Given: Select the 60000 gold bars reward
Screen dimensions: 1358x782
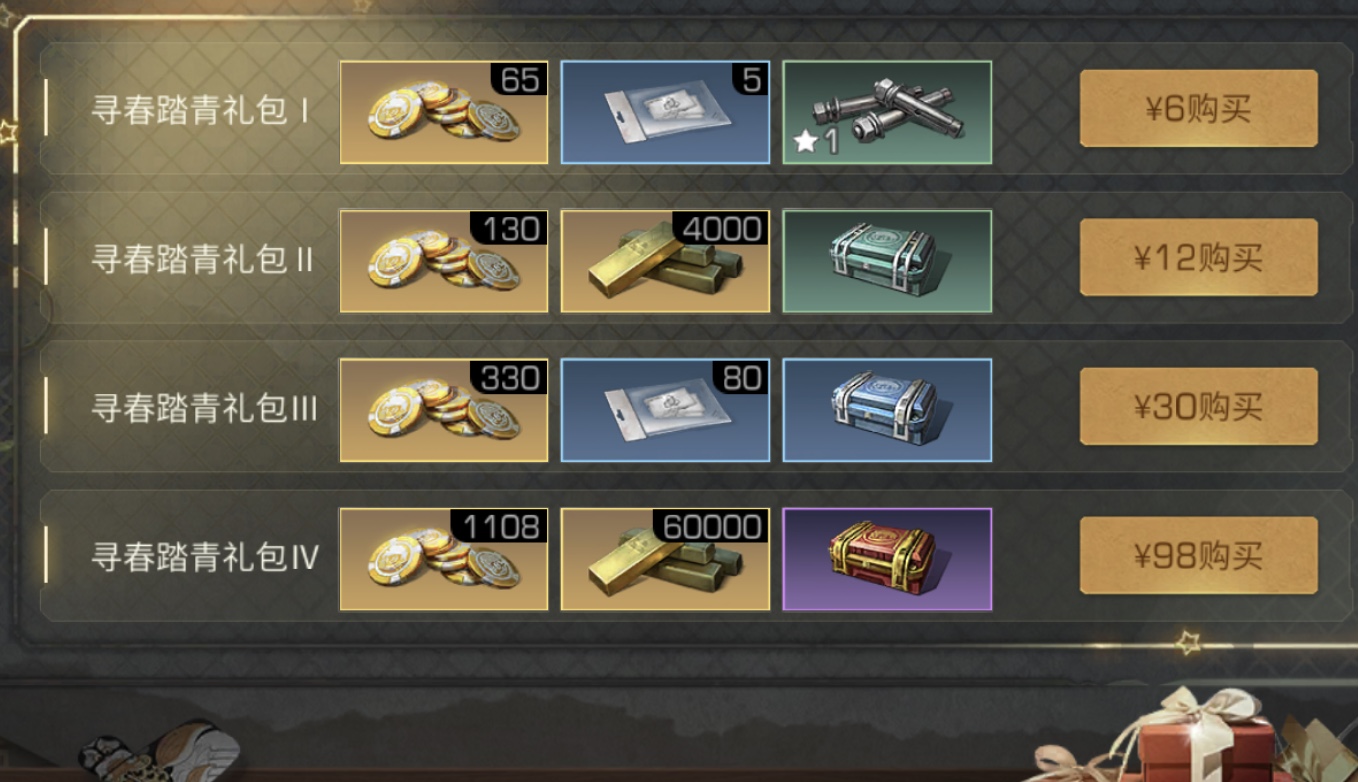Looking at the screenshot, I should click(x=665, y=559).
